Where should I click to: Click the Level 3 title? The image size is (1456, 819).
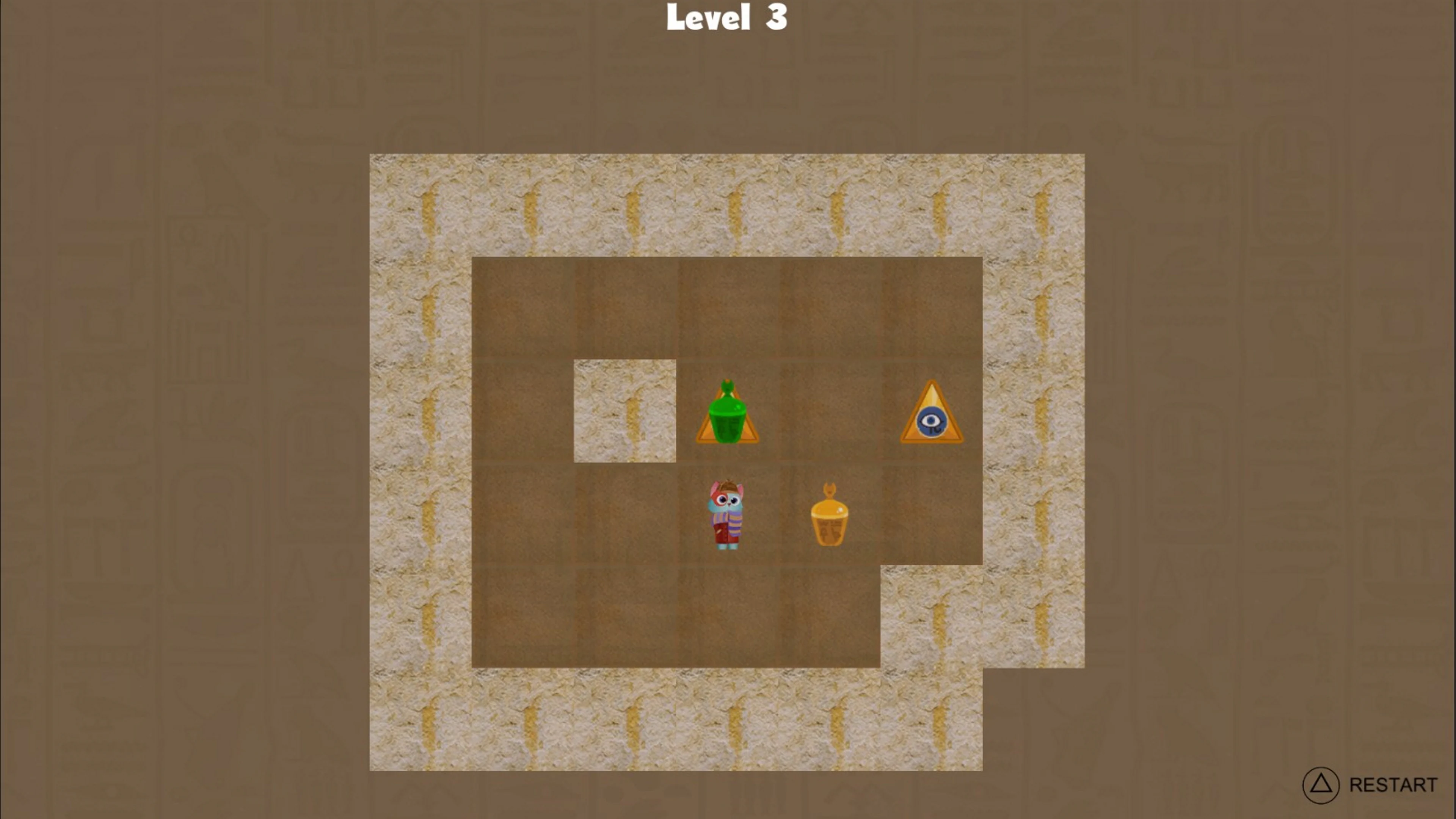coord(726,19)
